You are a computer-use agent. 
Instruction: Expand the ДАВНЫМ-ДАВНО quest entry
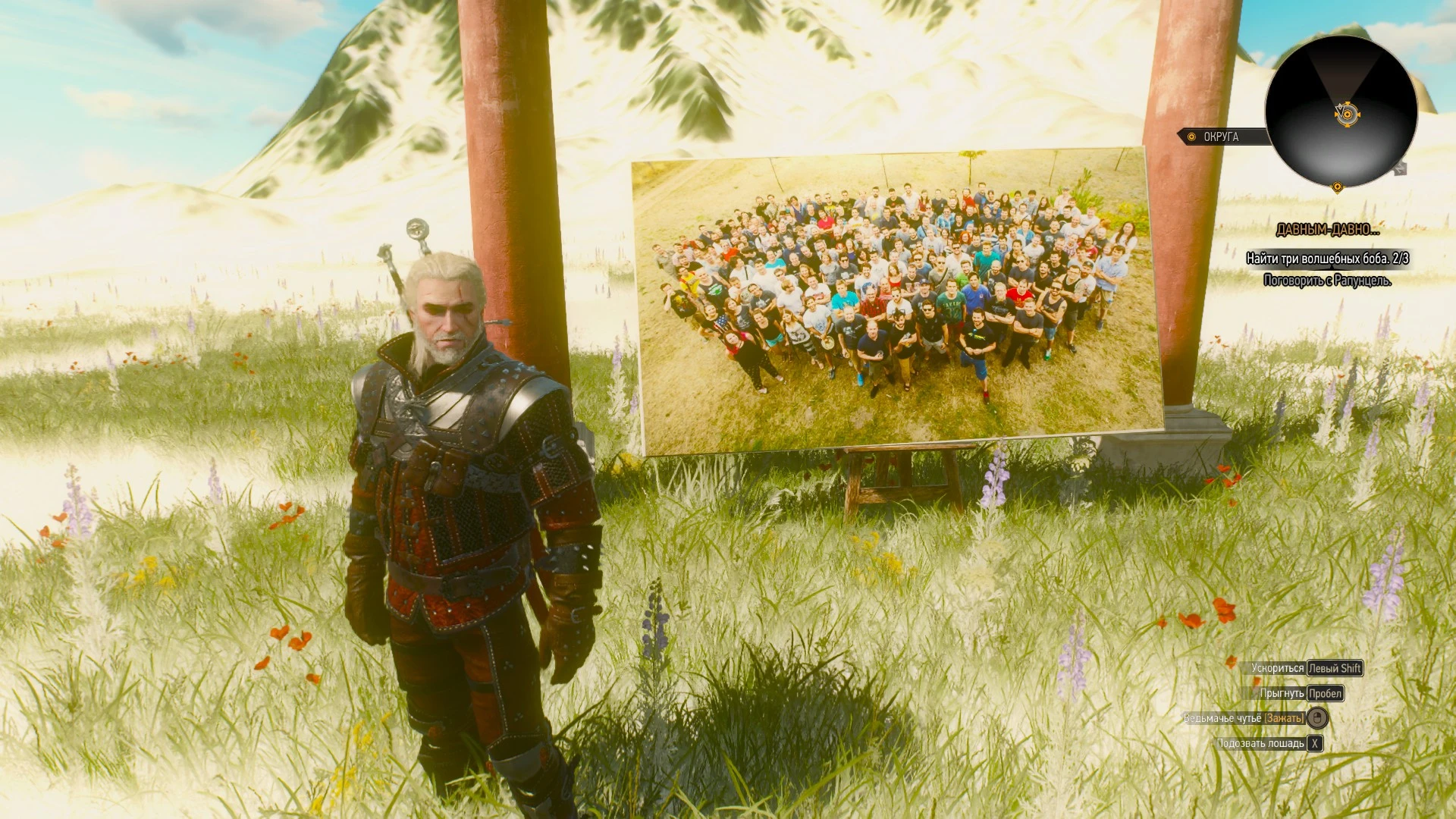pos(1328,230)
